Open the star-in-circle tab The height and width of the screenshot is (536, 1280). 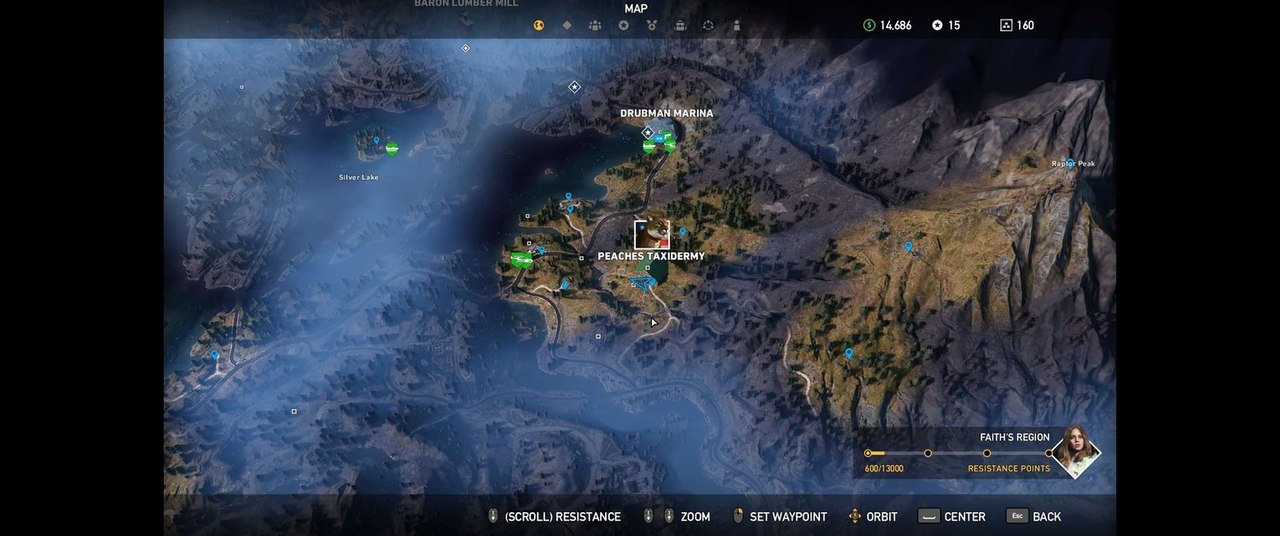(623, 25)
